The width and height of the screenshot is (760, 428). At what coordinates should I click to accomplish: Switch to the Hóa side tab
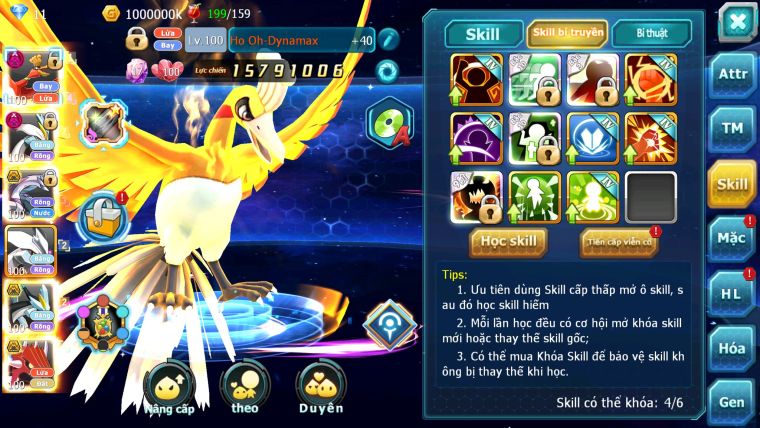tap(732, 348)
